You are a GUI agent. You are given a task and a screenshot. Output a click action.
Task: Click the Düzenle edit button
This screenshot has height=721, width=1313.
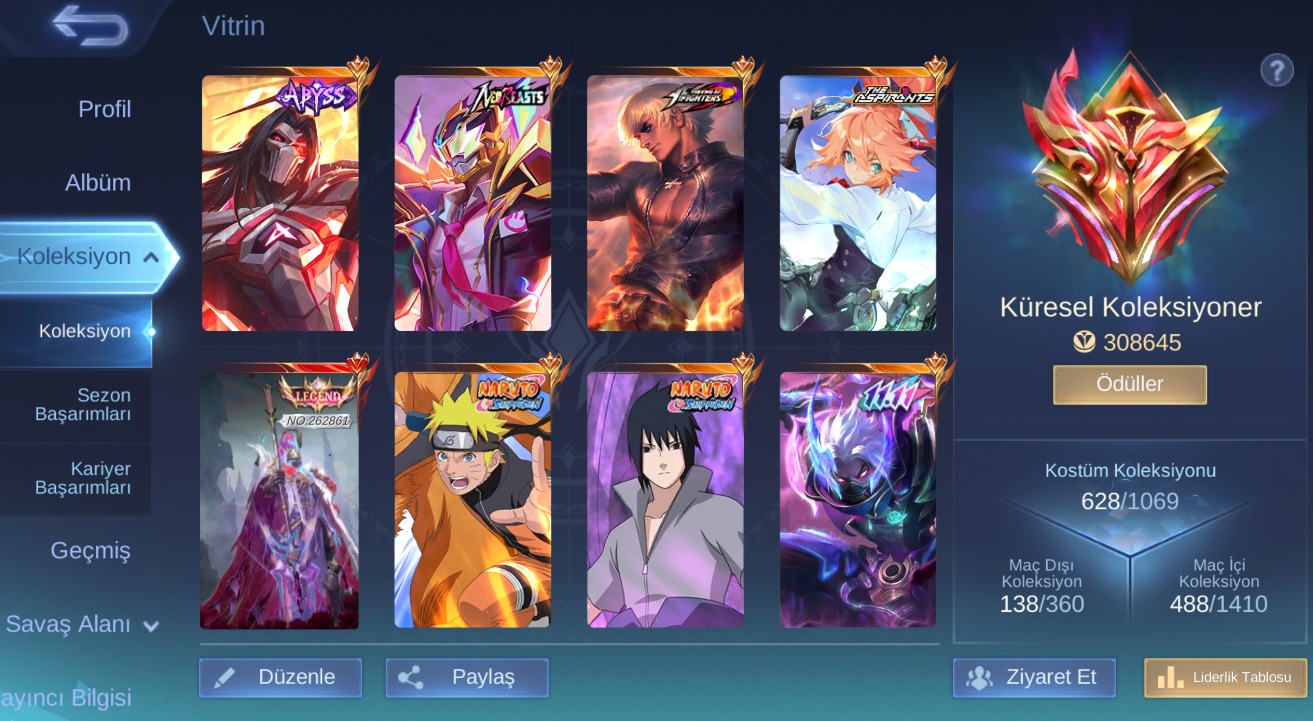click(280, 677)
